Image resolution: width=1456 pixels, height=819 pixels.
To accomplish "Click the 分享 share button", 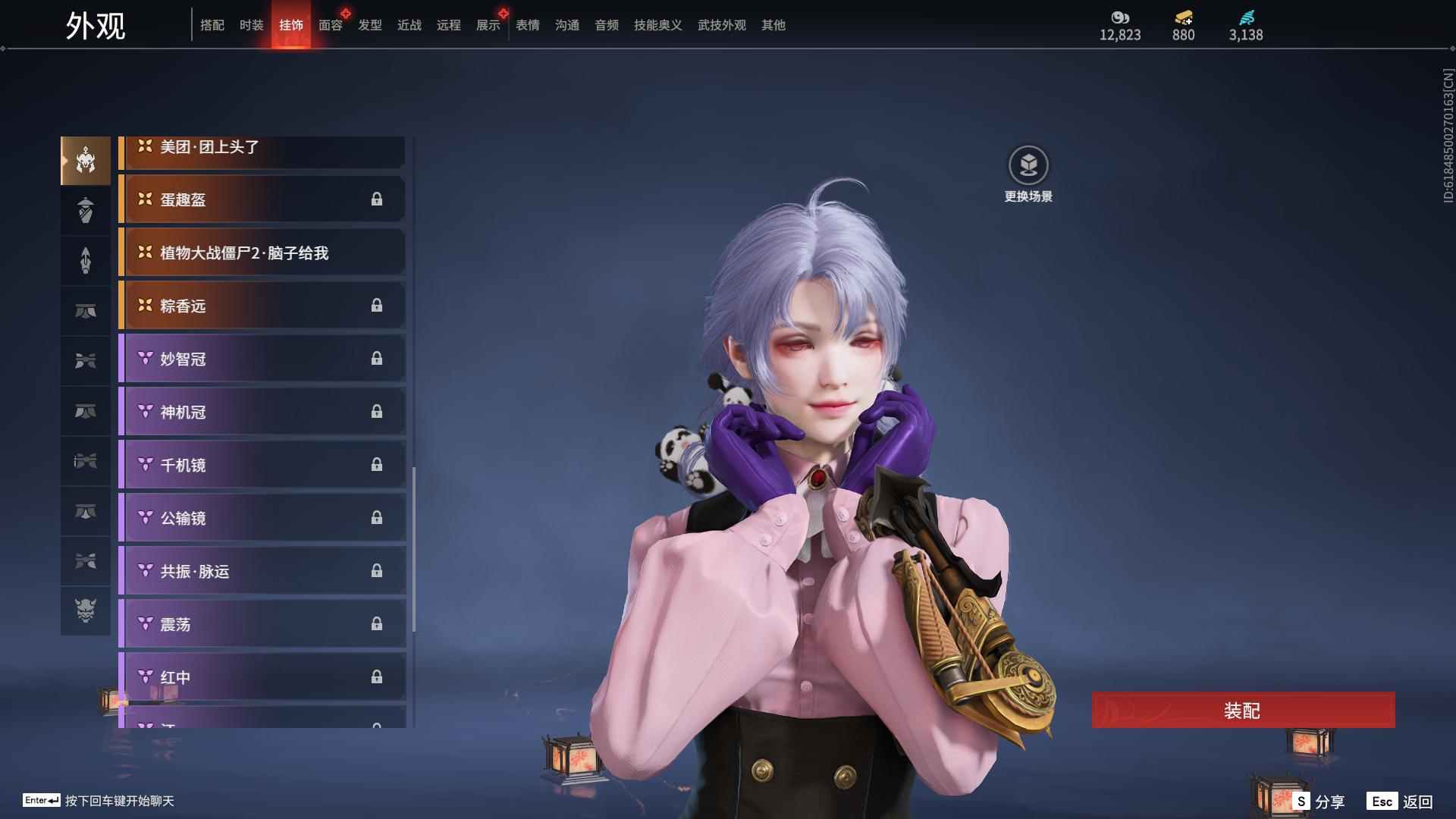I will coord(1319,802).
